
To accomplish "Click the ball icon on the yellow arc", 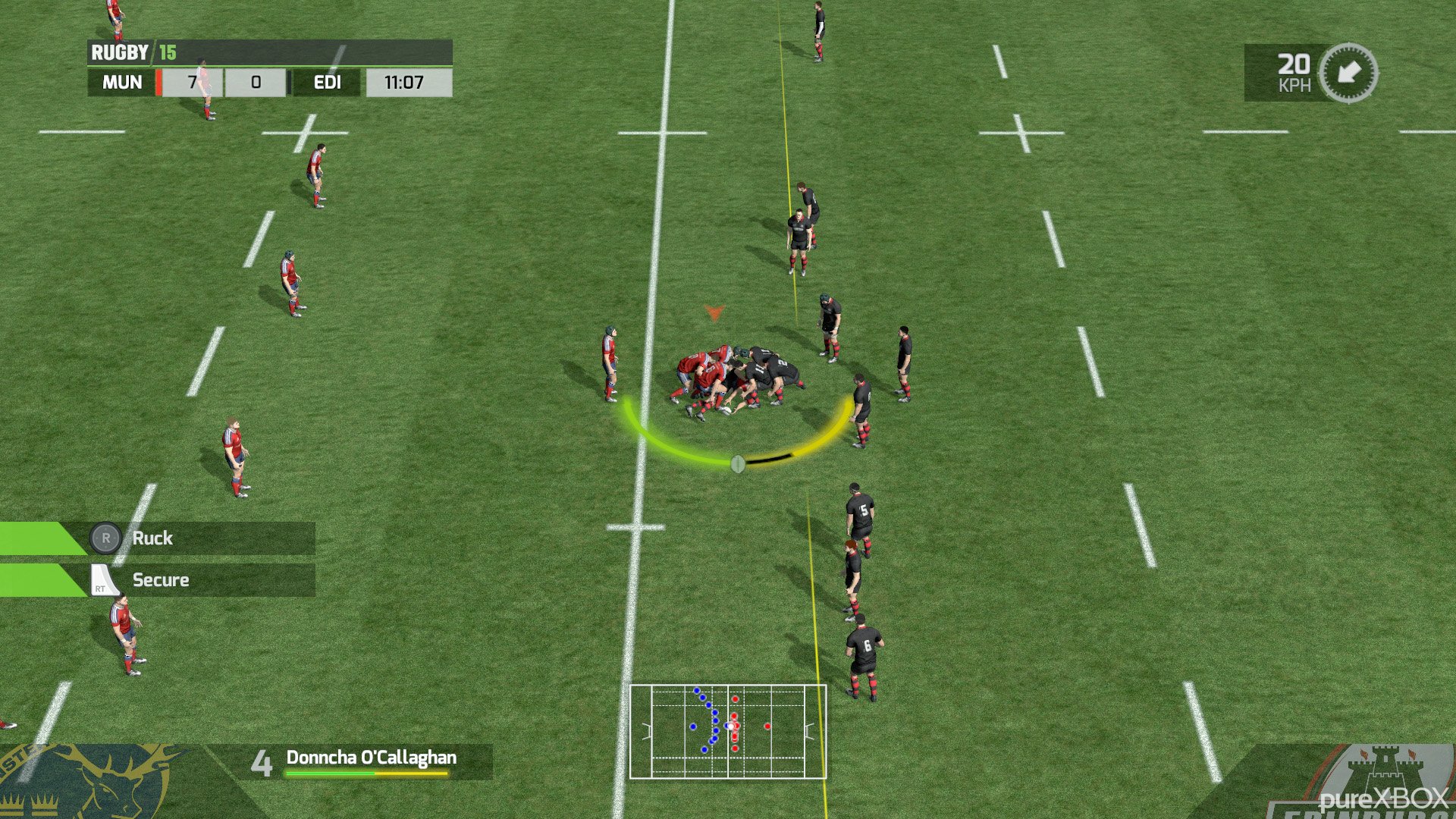I will 737,464.
